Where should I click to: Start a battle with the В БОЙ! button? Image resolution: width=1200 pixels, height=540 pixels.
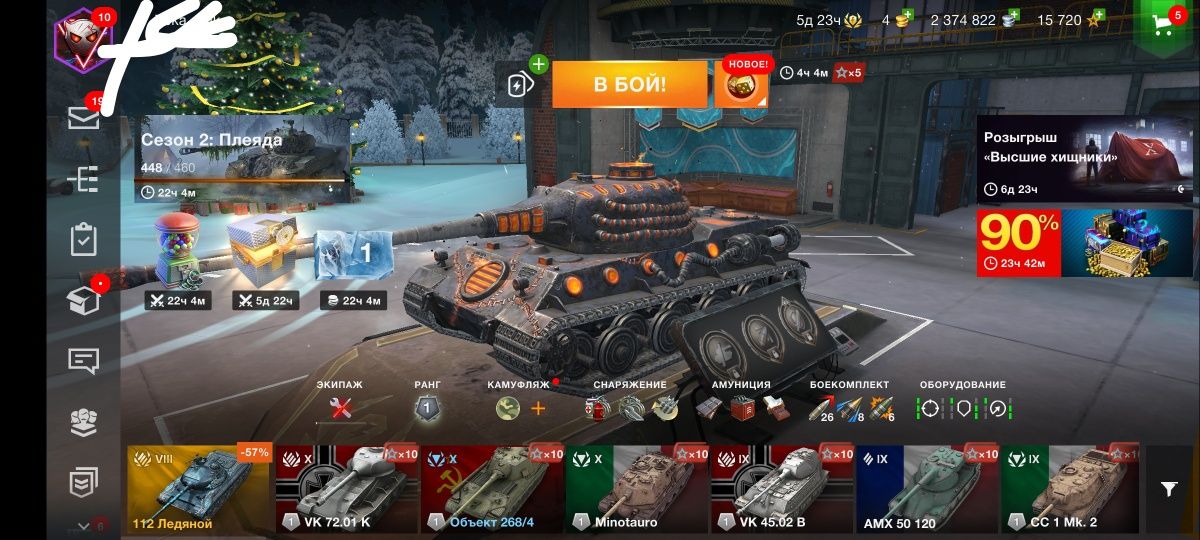pos(629,84)
